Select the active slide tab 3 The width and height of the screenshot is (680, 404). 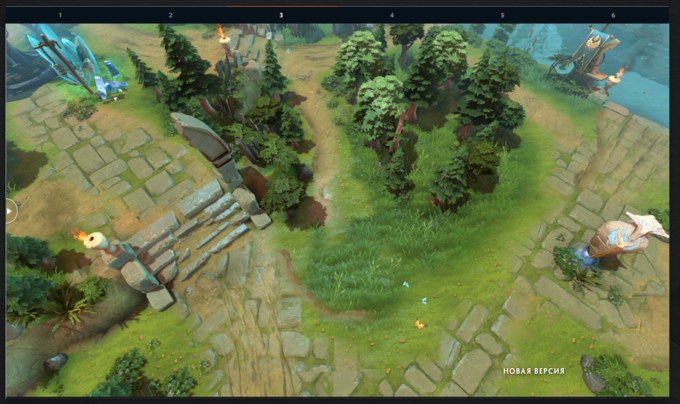click(281, 15)
